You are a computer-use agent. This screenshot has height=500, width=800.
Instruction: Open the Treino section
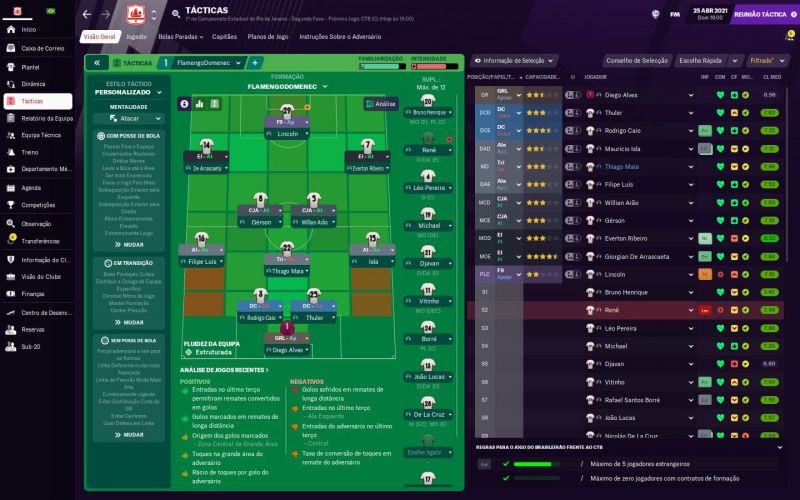29,152
